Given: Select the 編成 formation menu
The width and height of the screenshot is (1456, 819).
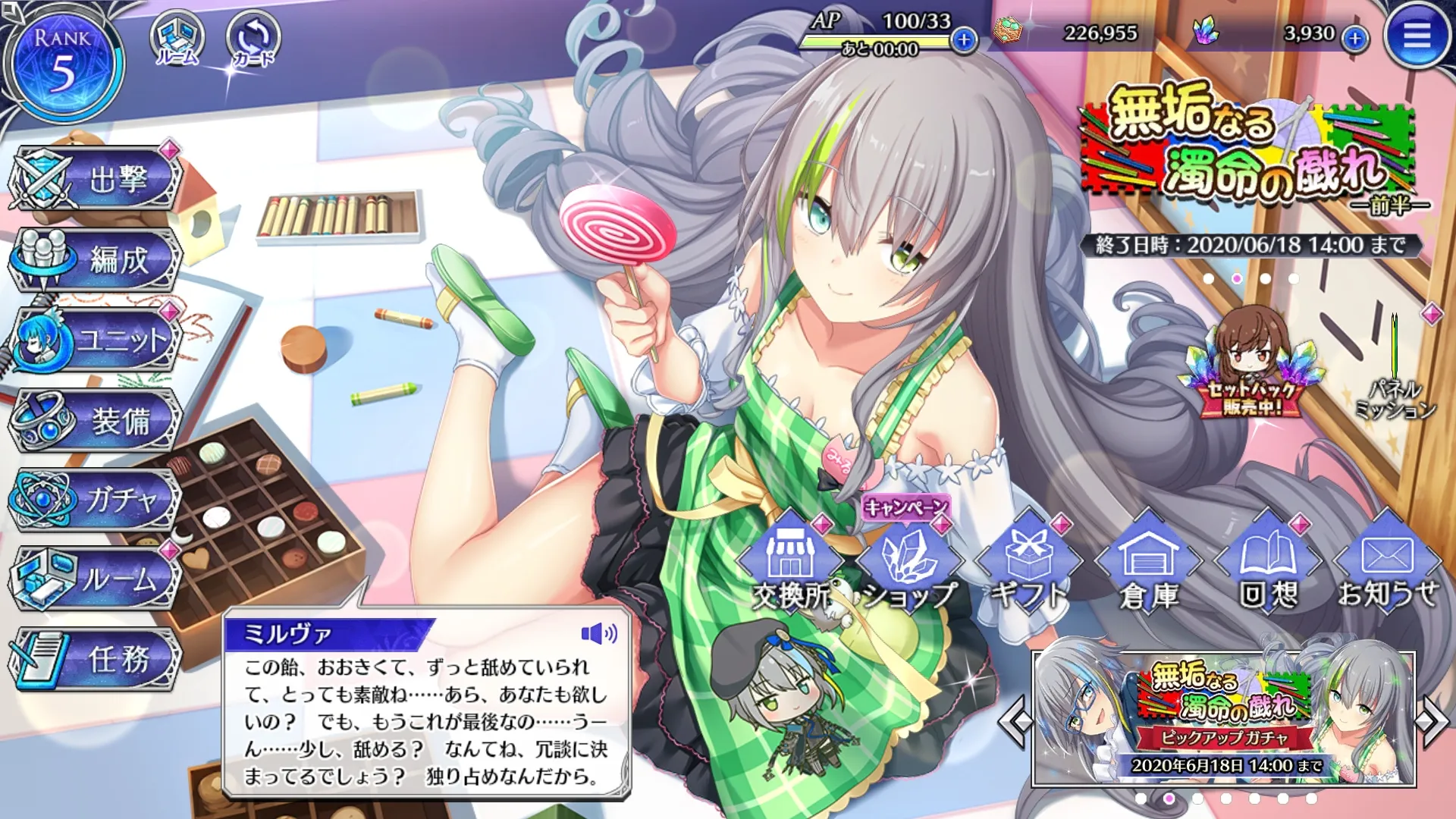Looking at the screenshot, I should click(x=97, y=260).
